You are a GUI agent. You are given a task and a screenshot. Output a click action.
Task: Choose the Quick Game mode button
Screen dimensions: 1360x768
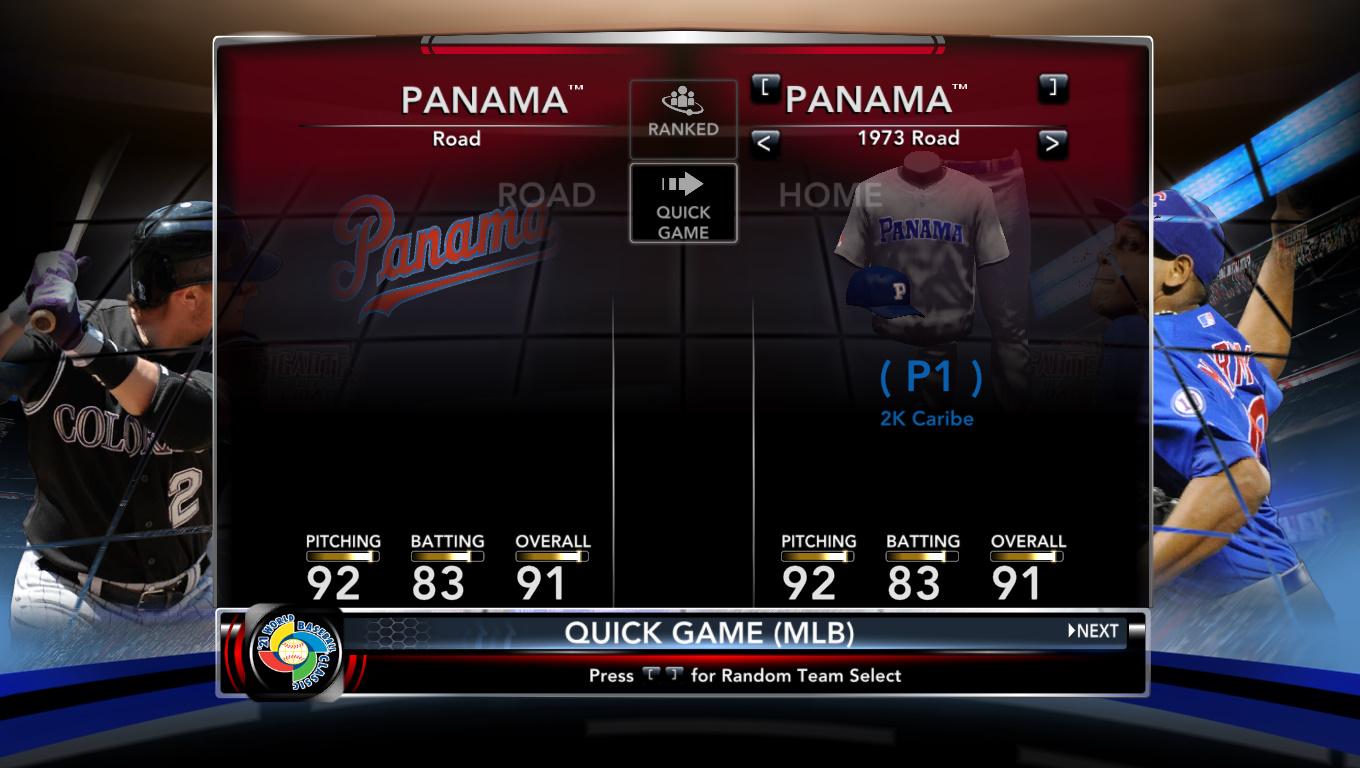pos(683,203)
